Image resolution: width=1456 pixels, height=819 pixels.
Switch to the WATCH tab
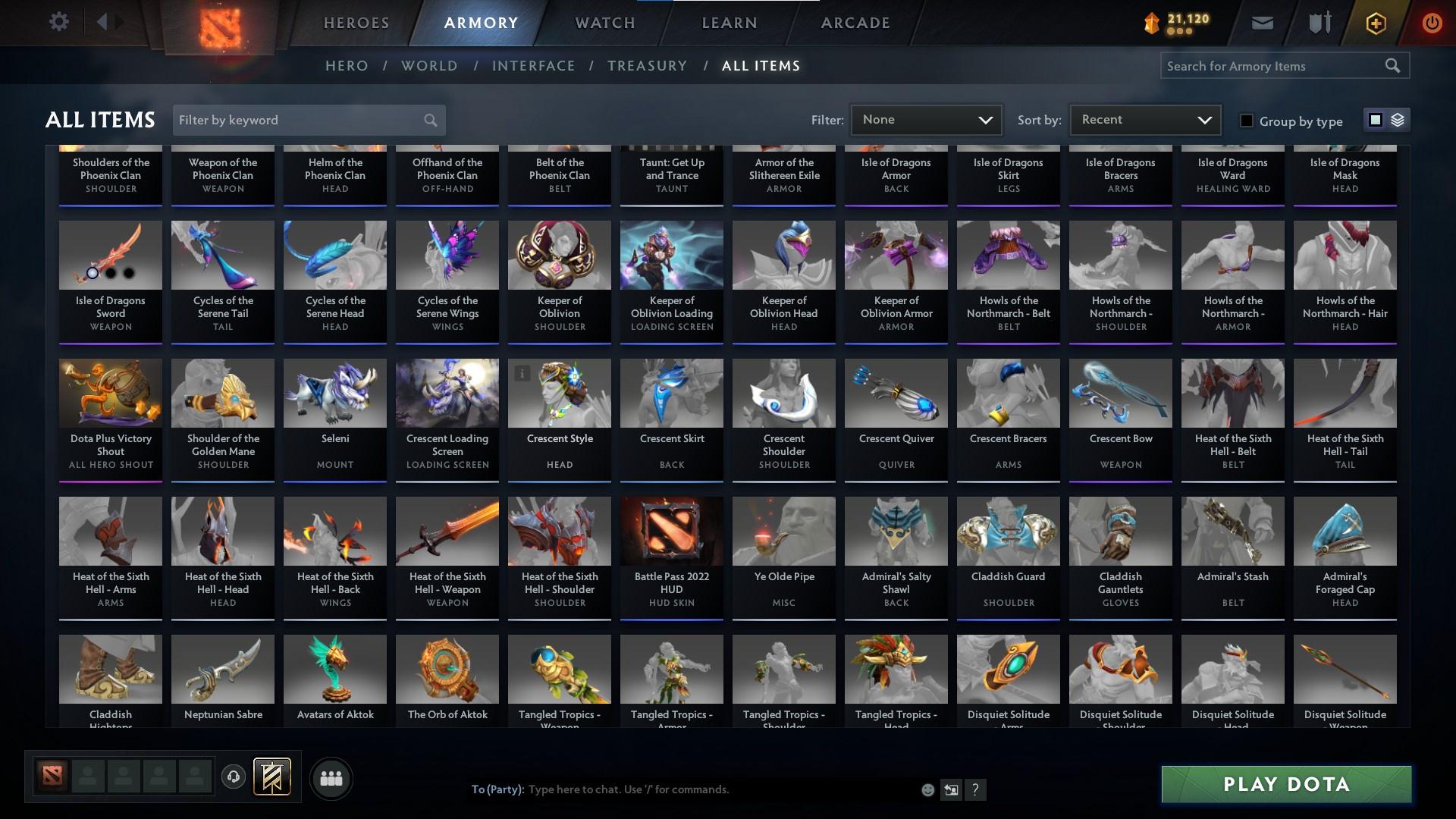[x=604, y=22]
